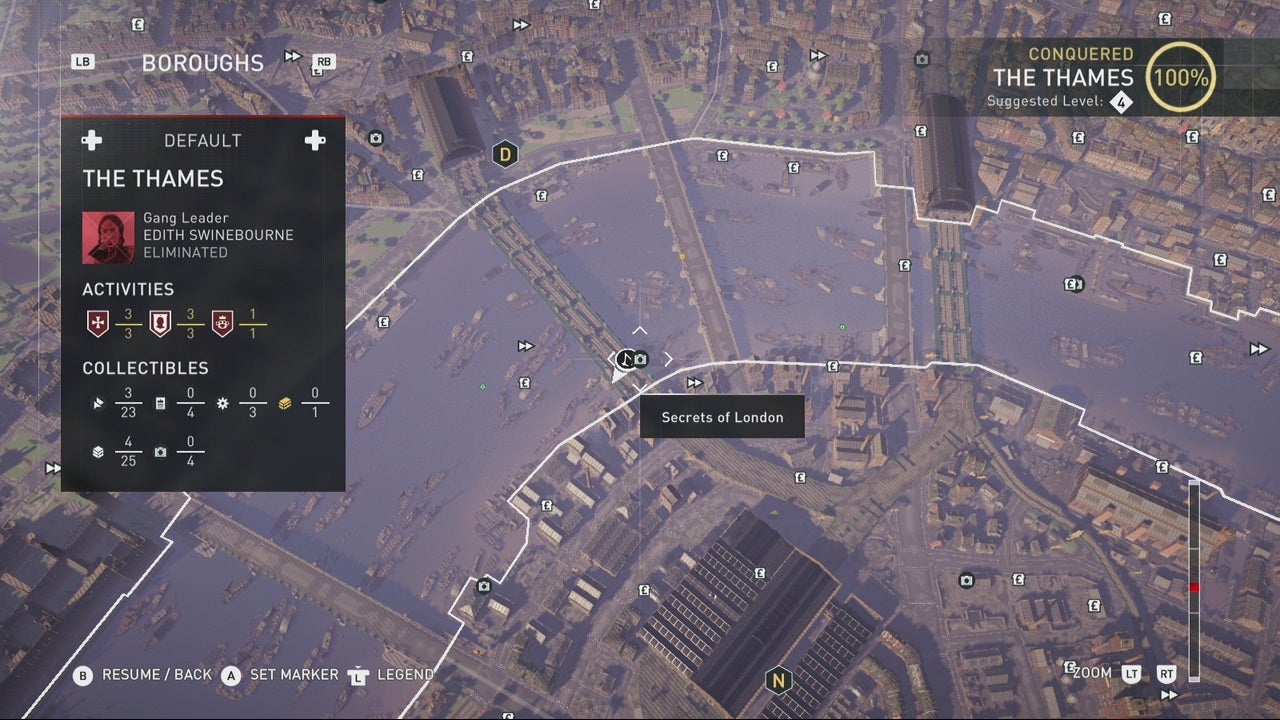Select the N hexagon marker near the bottom

click(779, 678)
